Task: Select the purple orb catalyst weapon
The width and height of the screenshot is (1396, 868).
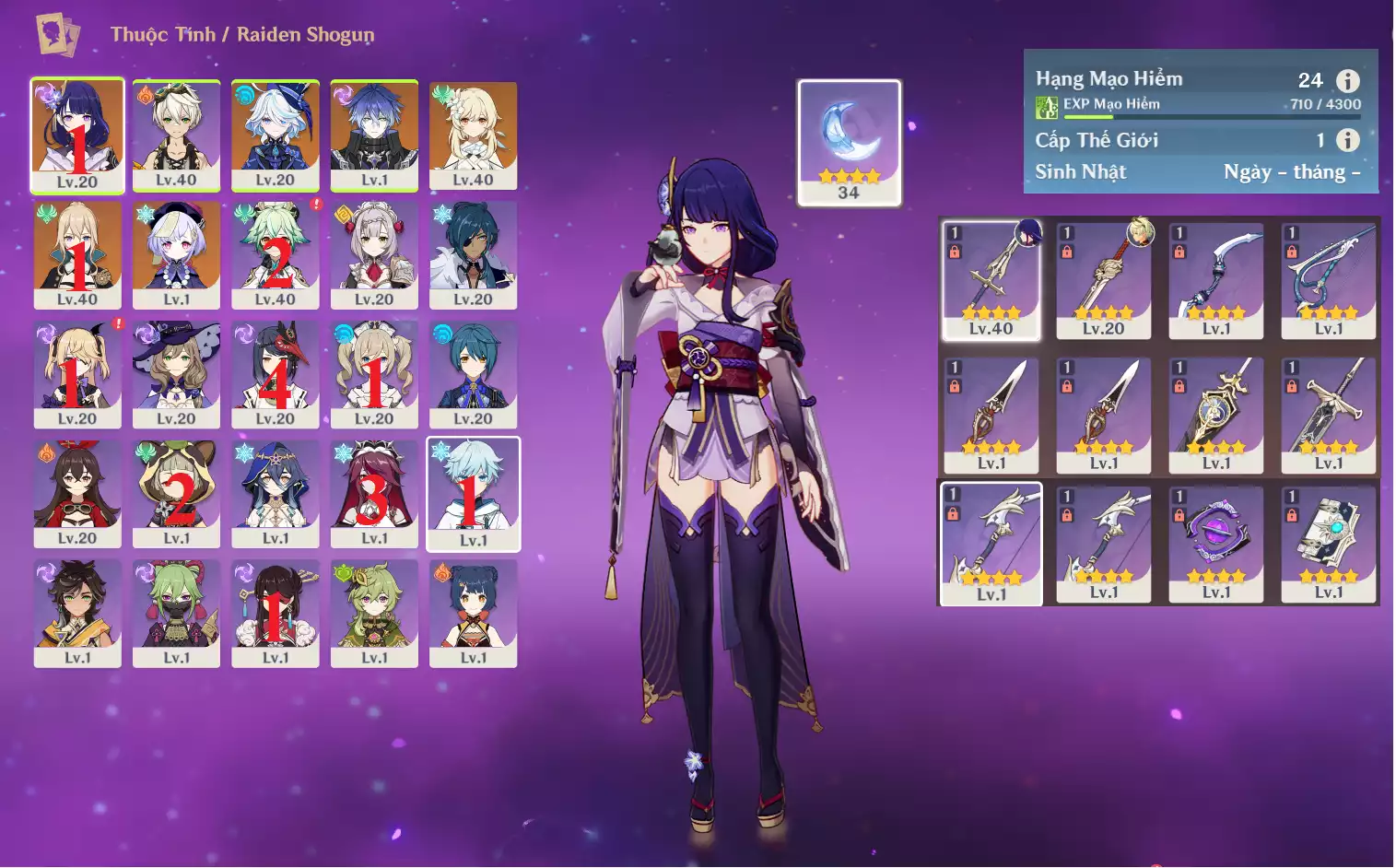Action: pos(1216,544)
